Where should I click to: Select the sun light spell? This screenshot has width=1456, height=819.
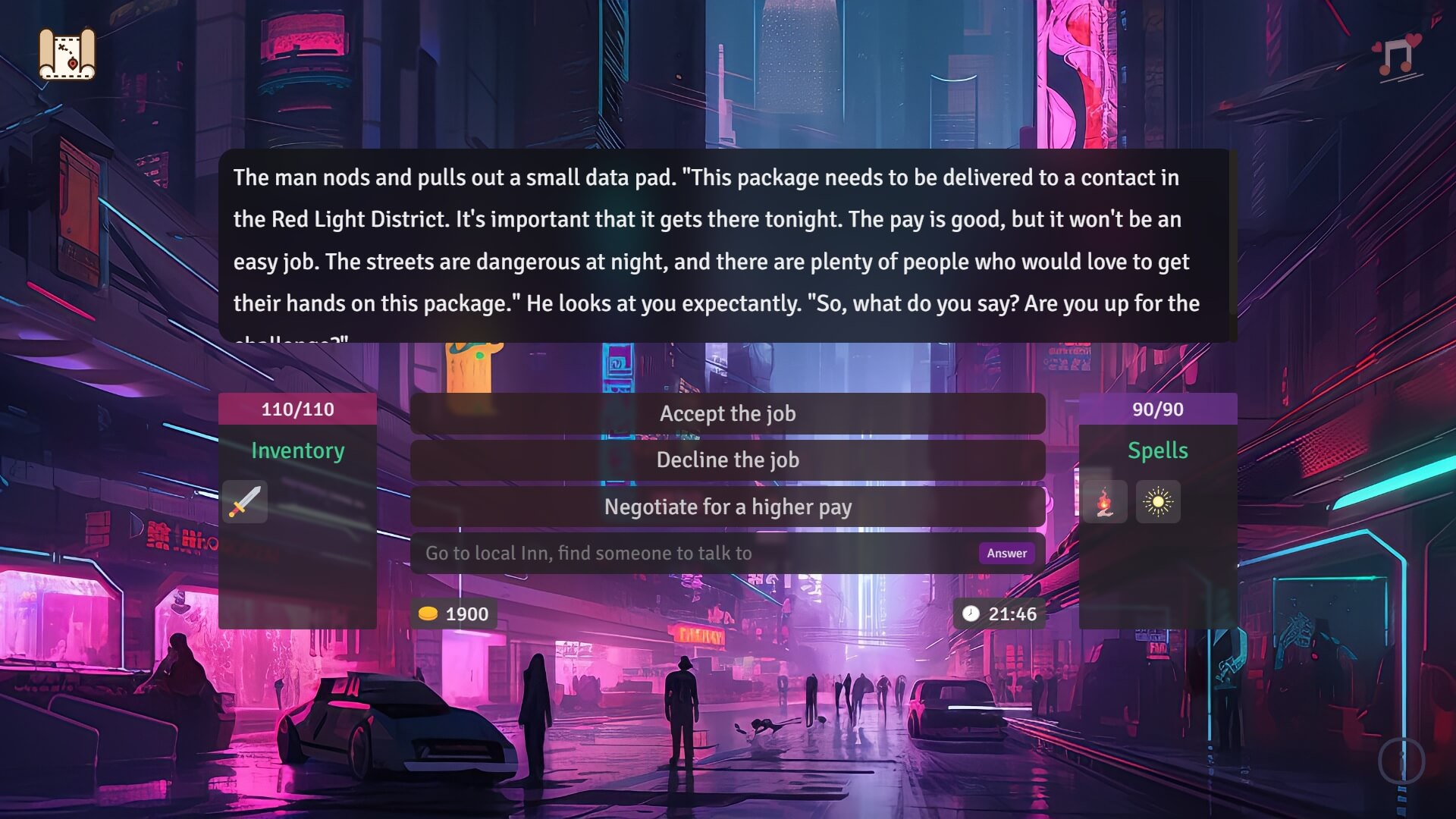coord(1159,502)
